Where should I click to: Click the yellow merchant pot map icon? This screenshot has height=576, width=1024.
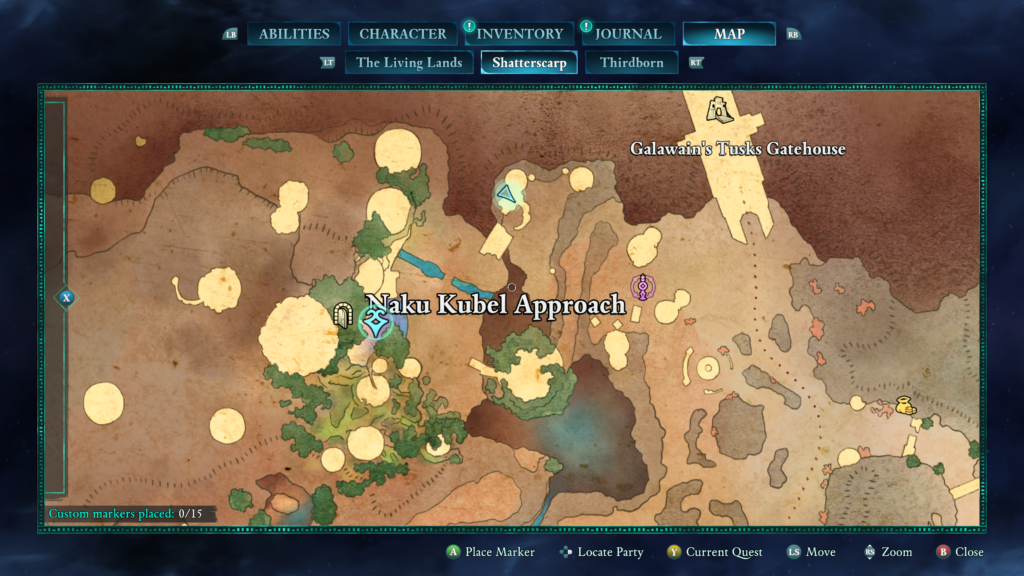(905, 405)
